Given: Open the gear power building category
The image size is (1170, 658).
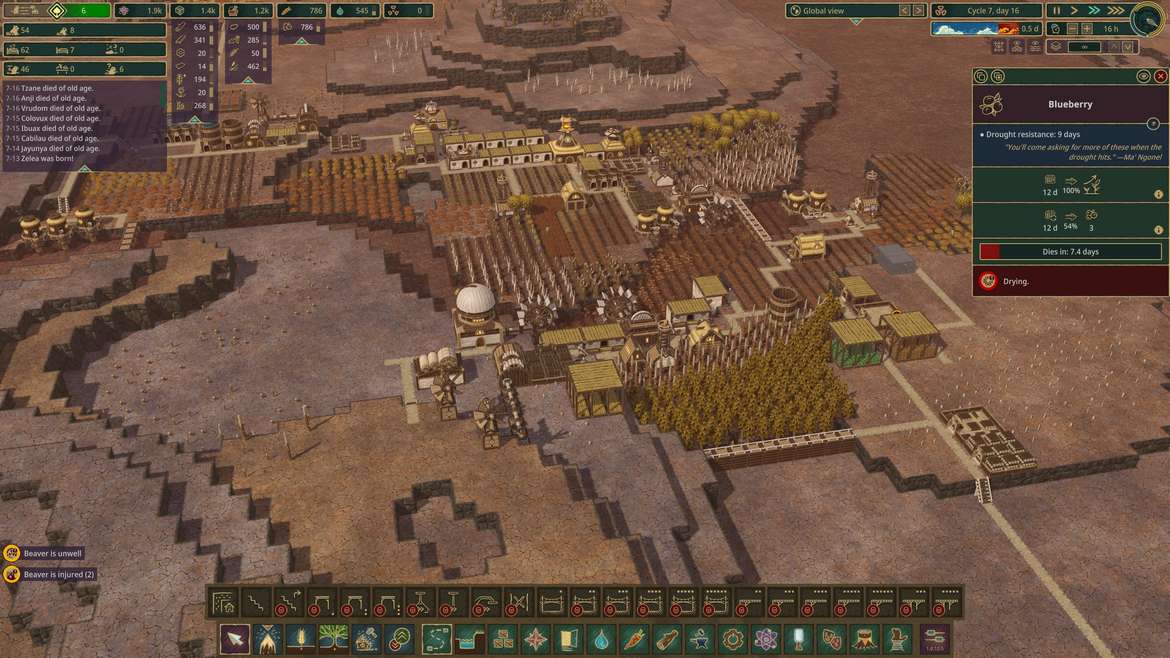Looking at the screenshot, I should [733, 638].
